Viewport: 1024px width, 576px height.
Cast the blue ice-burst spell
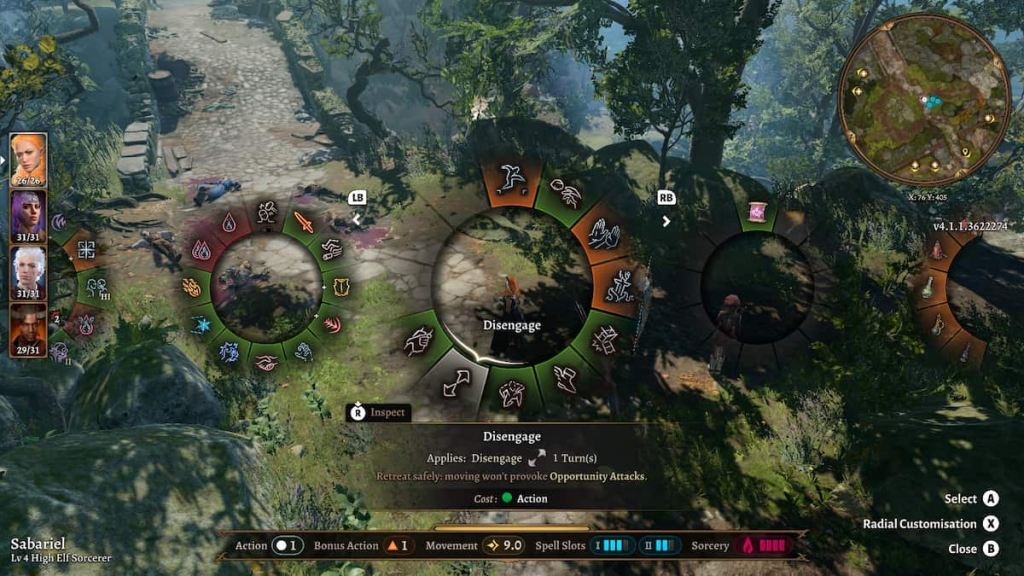pos(201,325)
